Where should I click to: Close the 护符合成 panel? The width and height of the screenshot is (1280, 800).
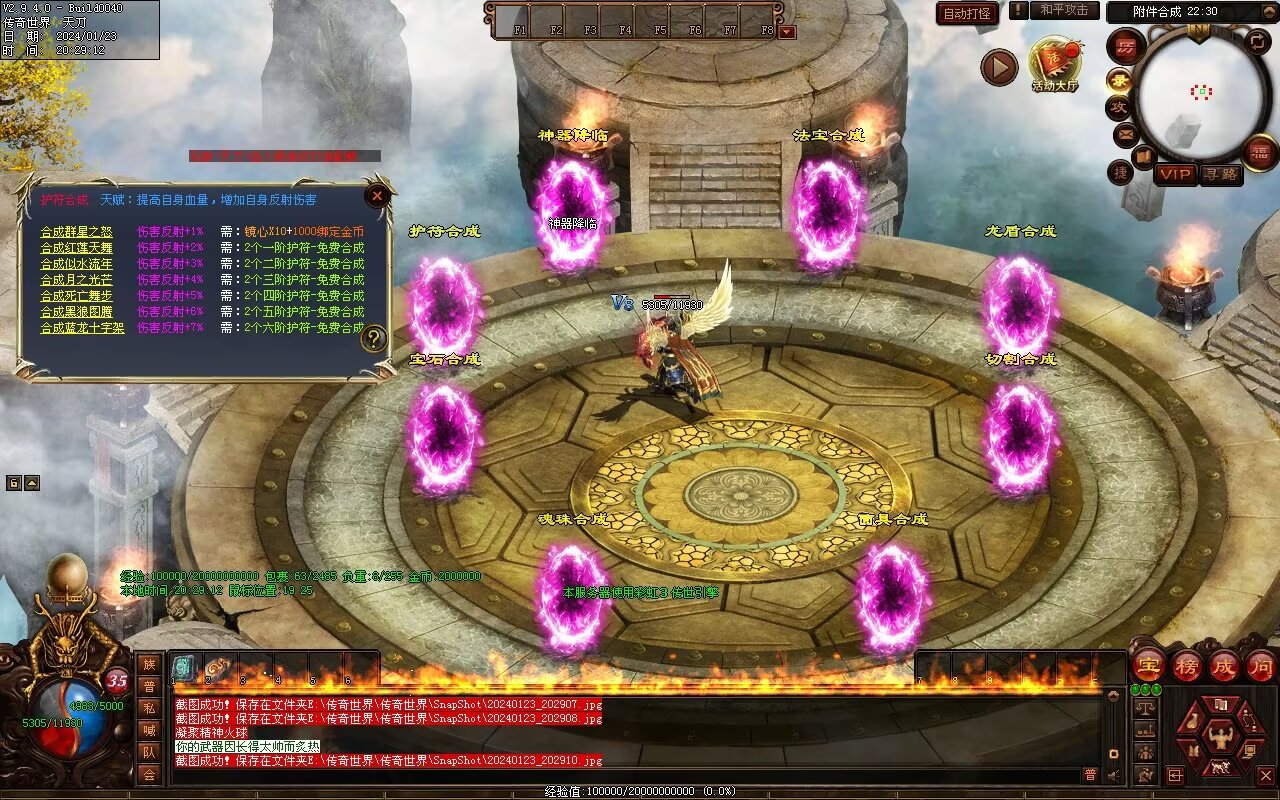[377, 196]
